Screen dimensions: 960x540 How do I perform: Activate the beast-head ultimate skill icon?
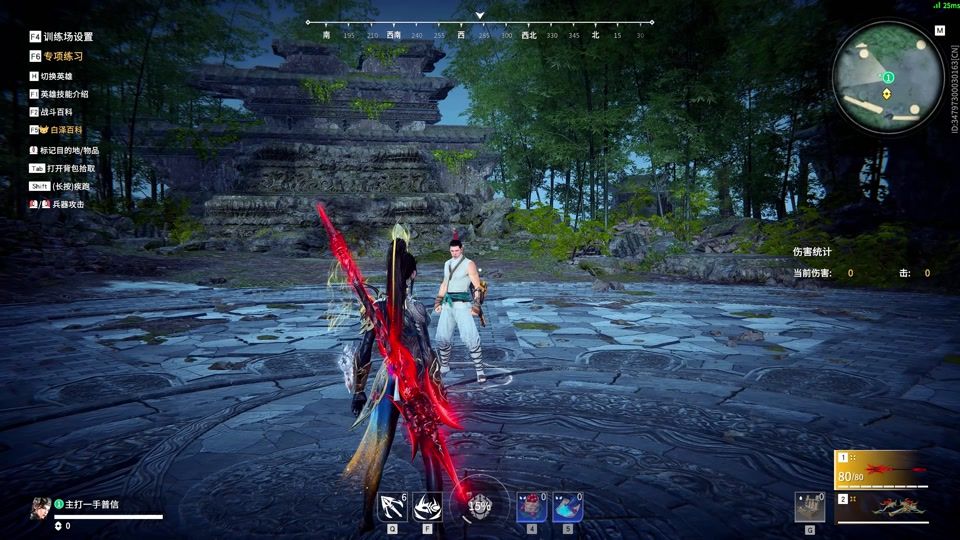(428, 507)
